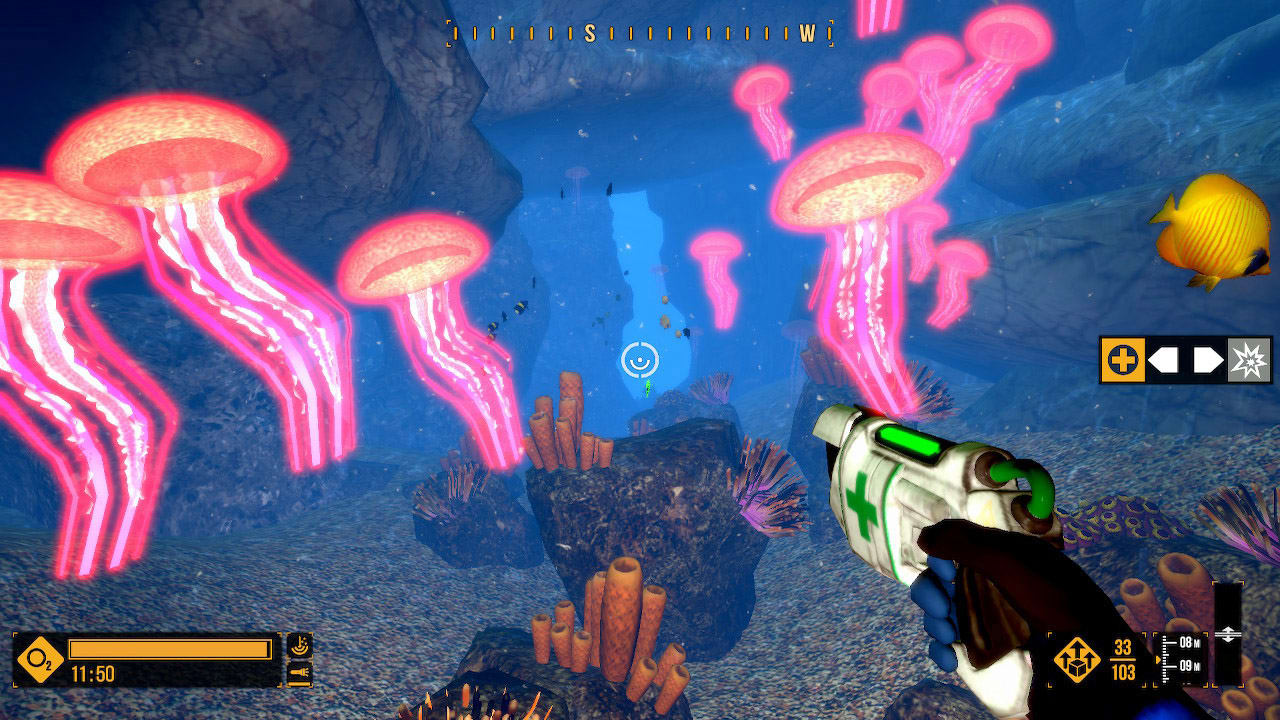Screen dimensions: 1280x720
Task: Click the left arrow to cycle items
Action: (1165, 360)
